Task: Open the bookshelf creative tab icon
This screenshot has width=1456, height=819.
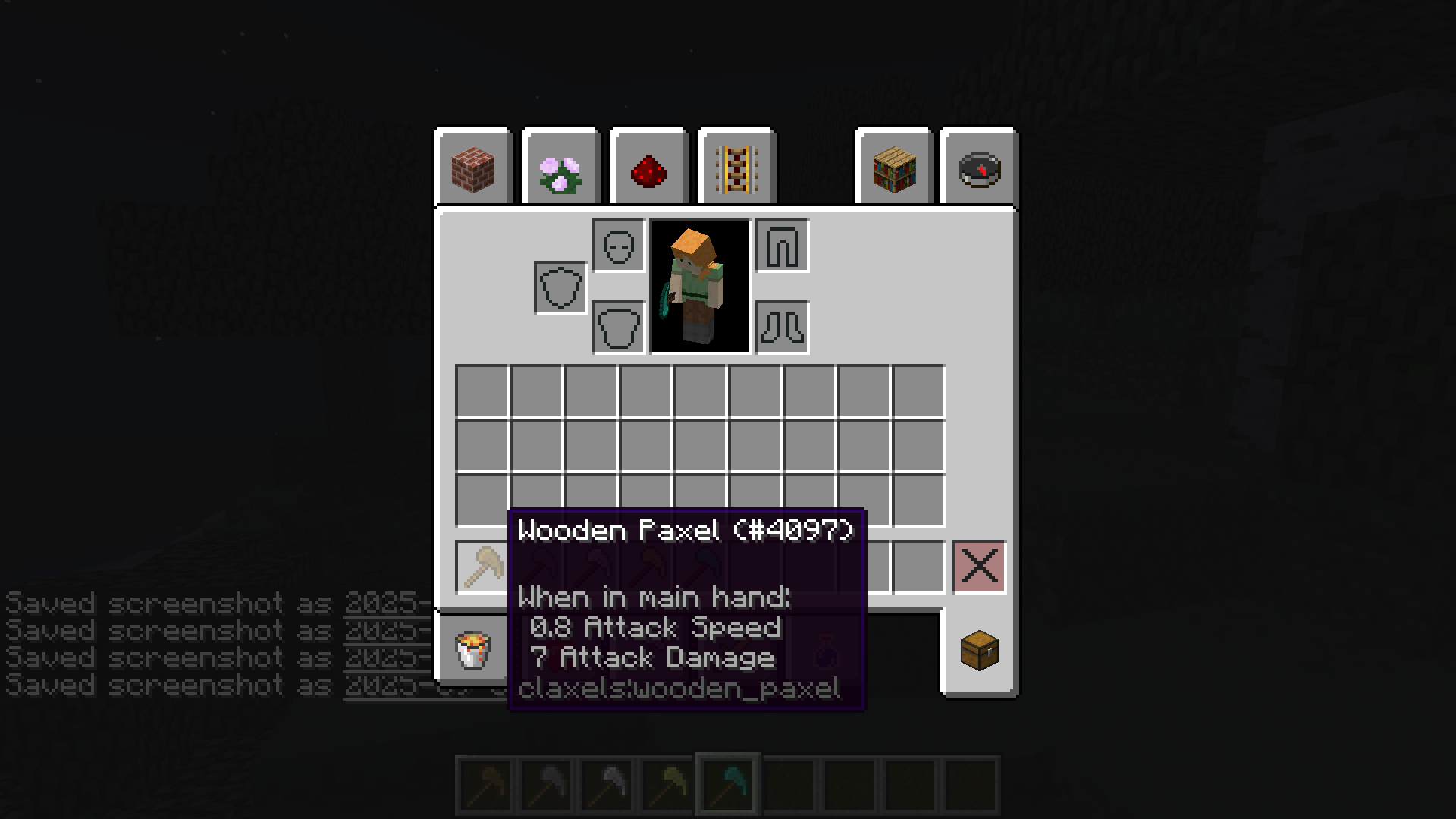Action: pos(893,168)
